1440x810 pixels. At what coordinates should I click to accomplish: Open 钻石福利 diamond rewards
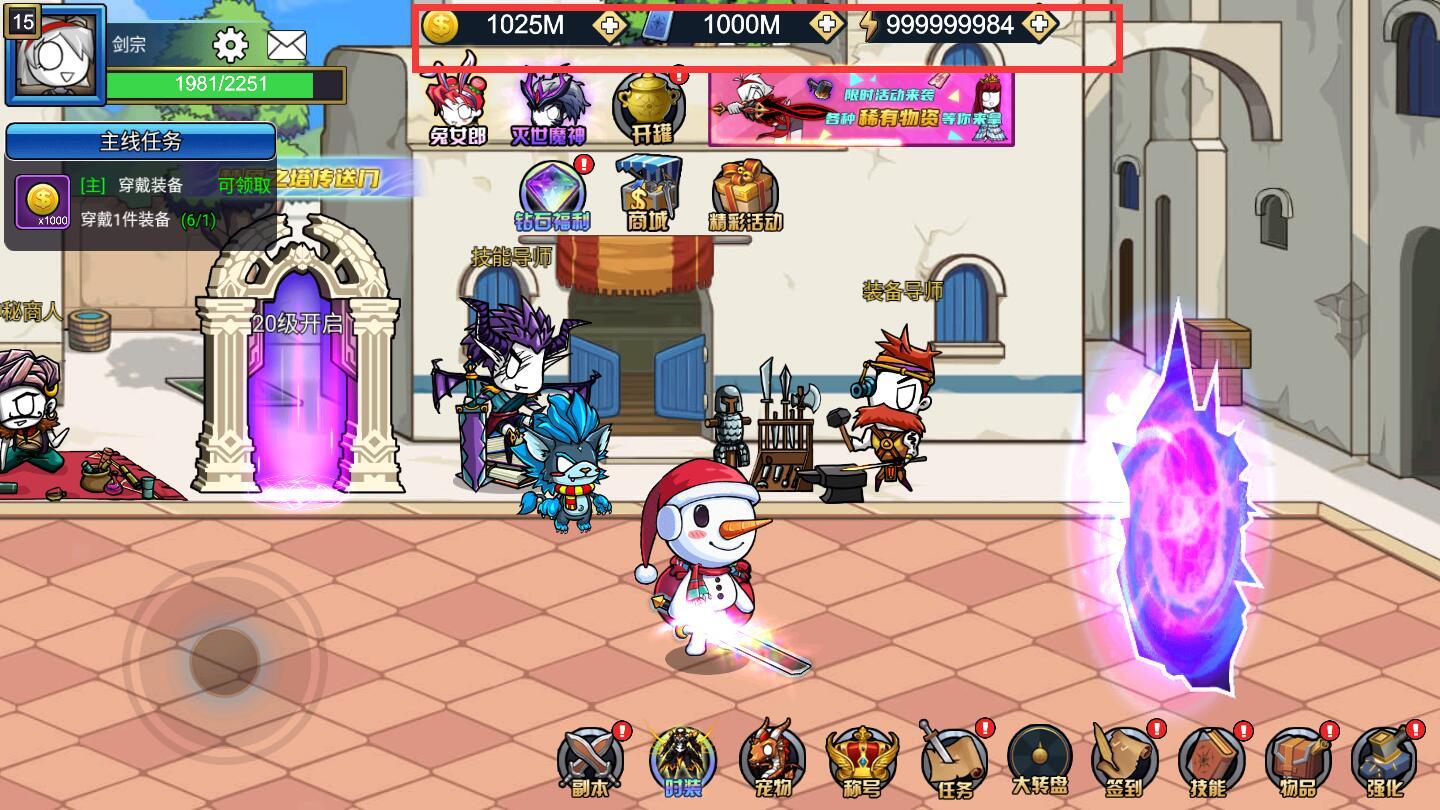(x=554, y=196)
